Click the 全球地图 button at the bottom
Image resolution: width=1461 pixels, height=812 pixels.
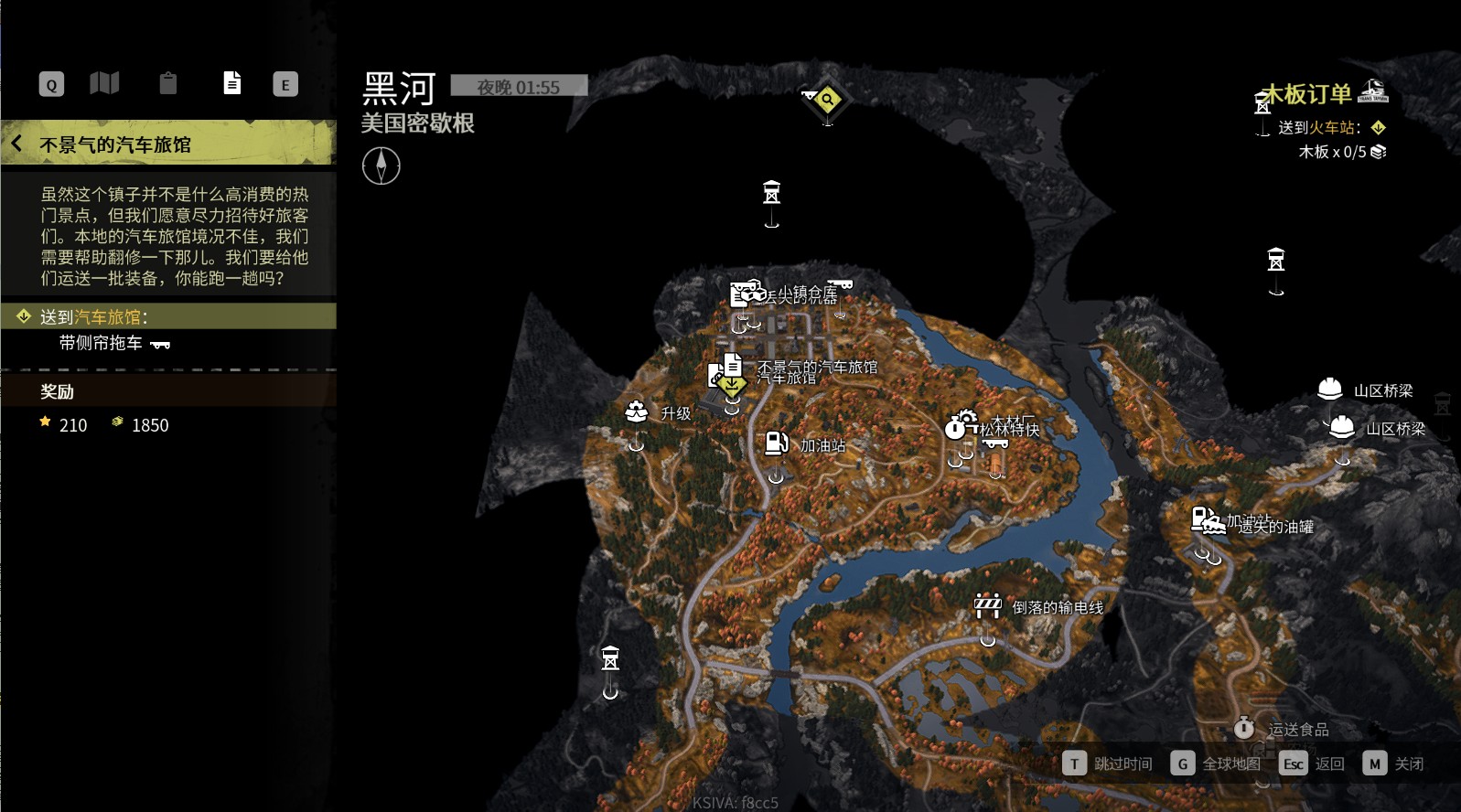point(1222,763)
